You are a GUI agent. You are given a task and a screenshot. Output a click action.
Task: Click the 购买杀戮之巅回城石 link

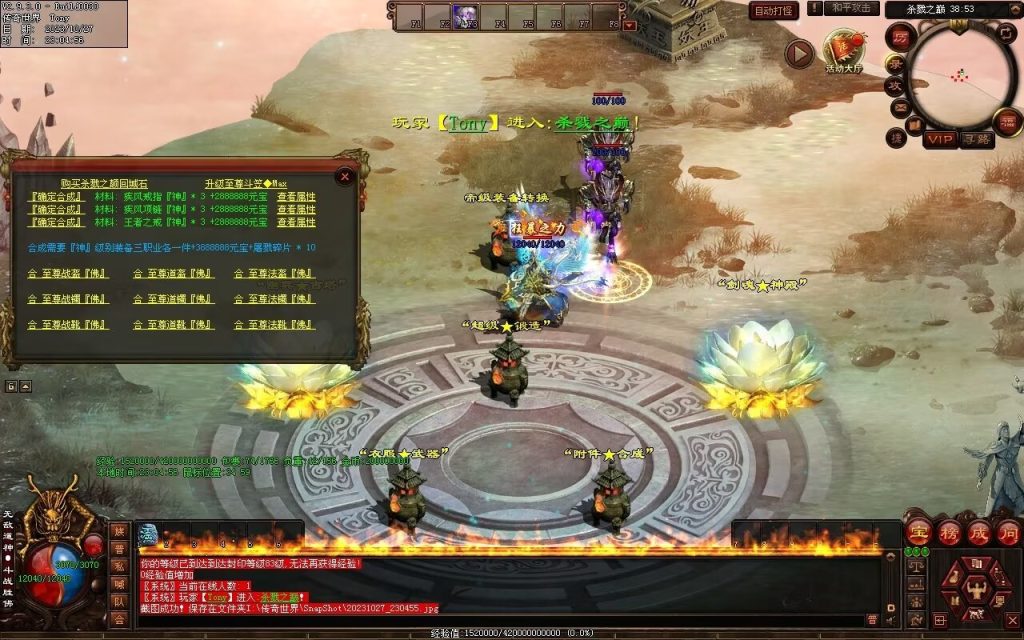(x=104, y=184)
